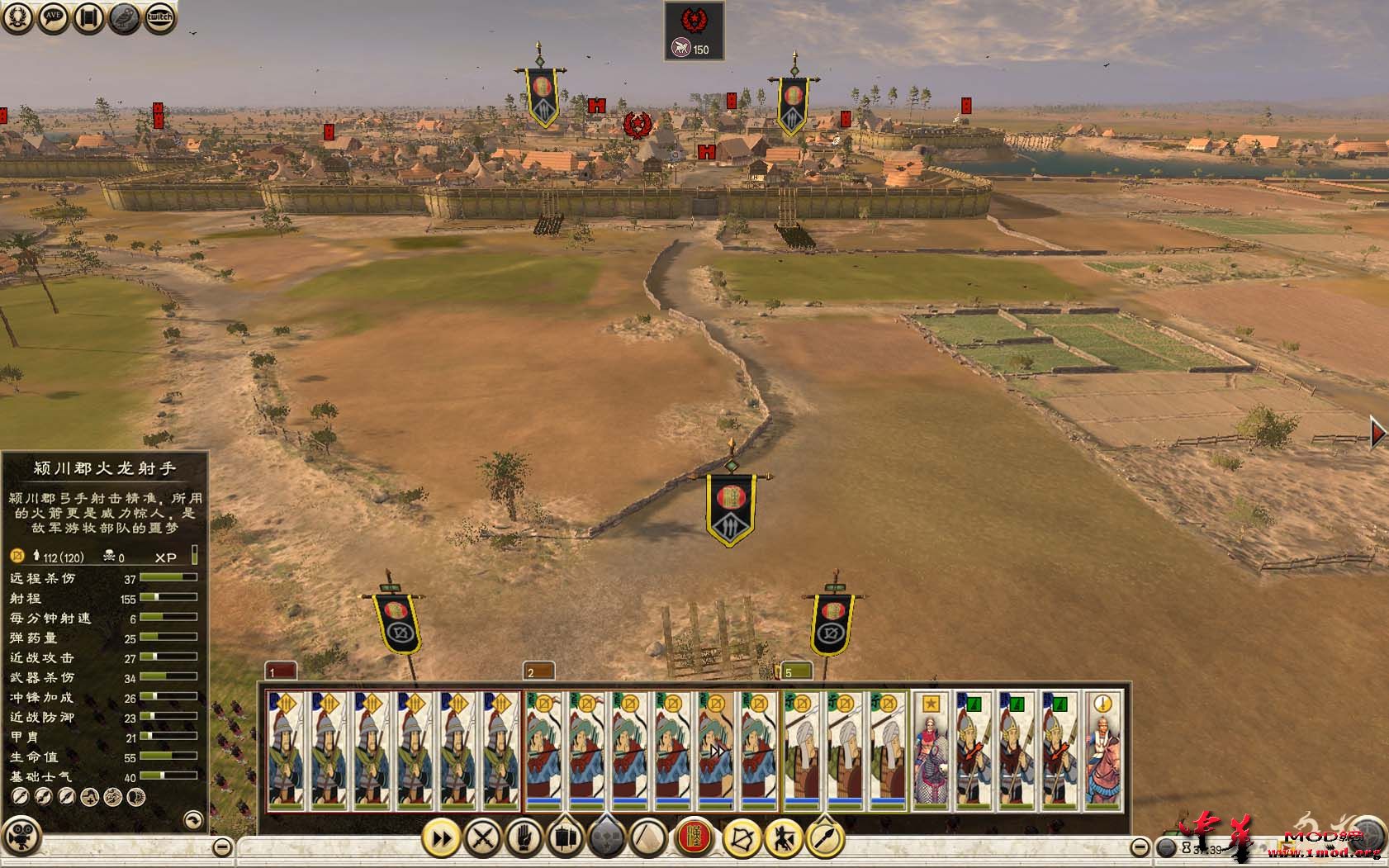This screenshot has width=1389, height=868.
Task: Click the raised hand halt button
Action: coord(524,839)
